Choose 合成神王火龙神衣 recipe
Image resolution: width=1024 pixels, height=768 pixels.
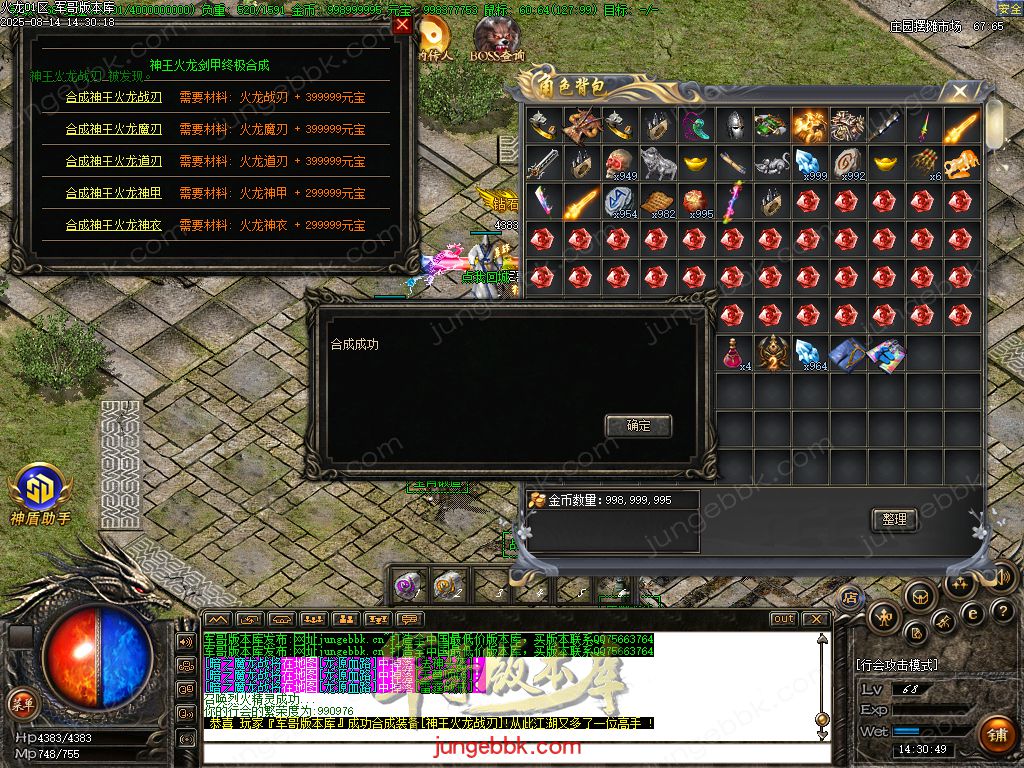(x=113, y=225)
